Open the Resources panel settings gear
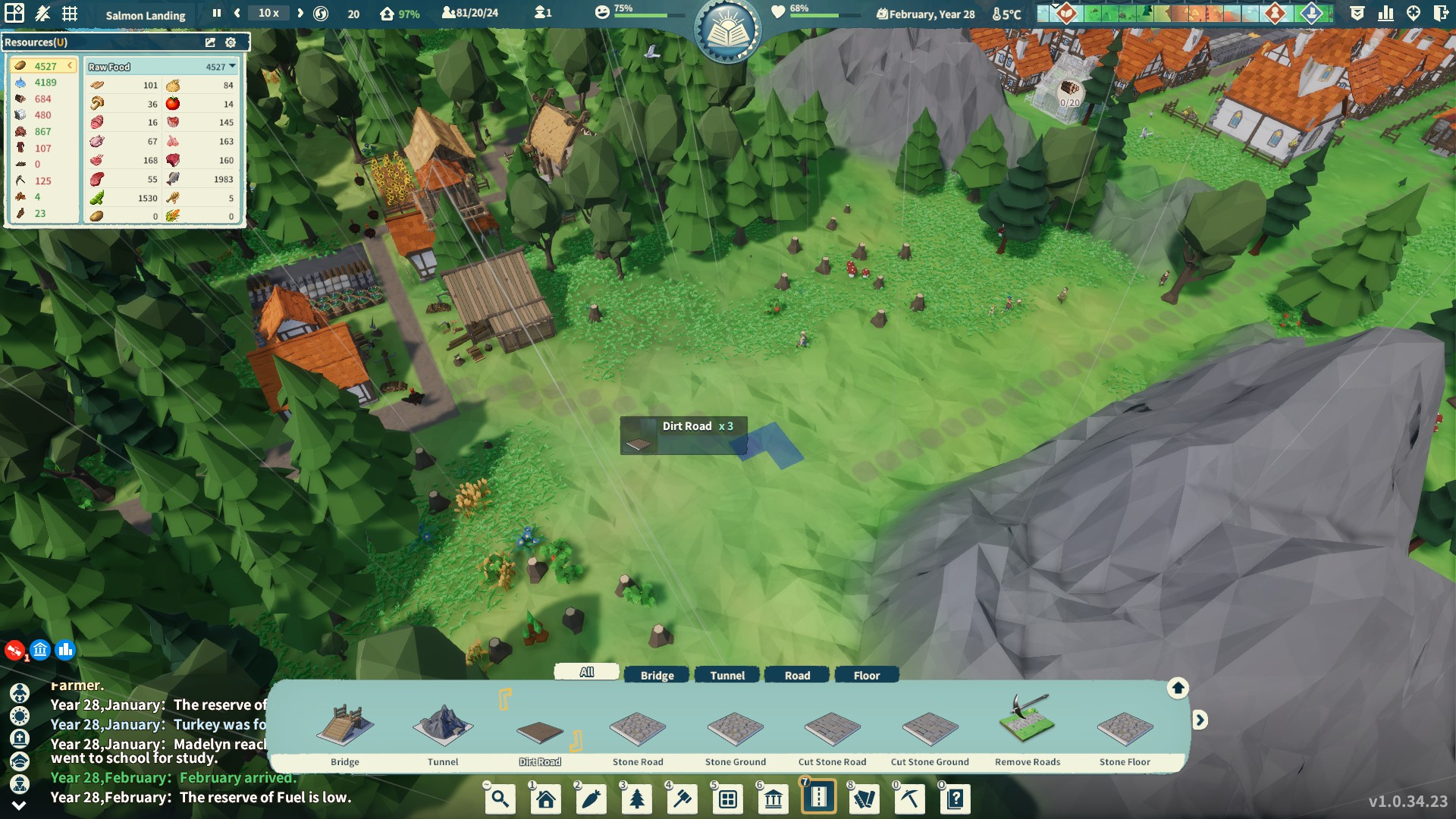Image resolution: width=1456 pixels, height=819 pixels. 231,42
